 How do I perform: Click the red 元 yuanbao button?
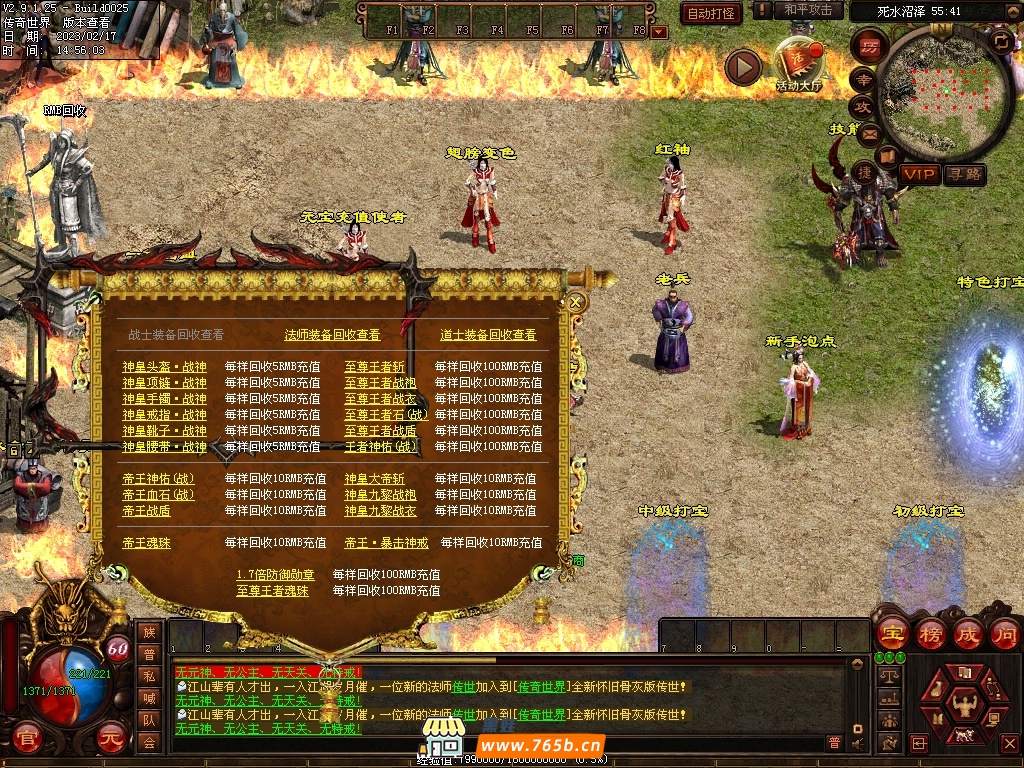click(112, 738)
